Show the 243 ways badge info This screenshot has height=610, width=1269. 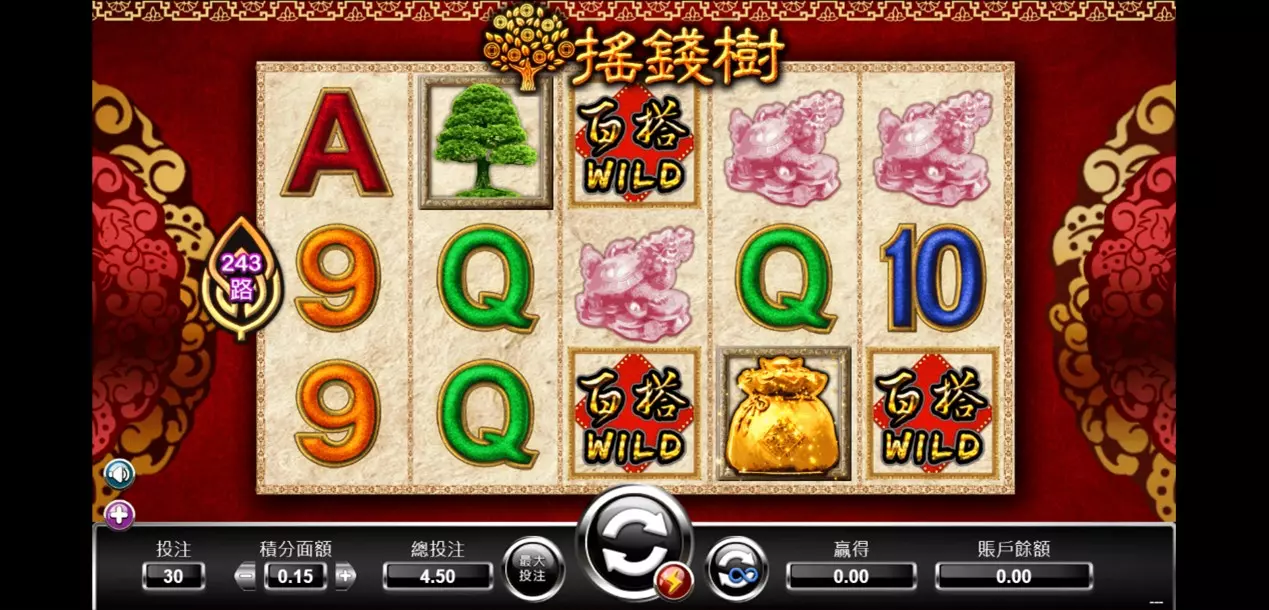click(x=242, y=277)
